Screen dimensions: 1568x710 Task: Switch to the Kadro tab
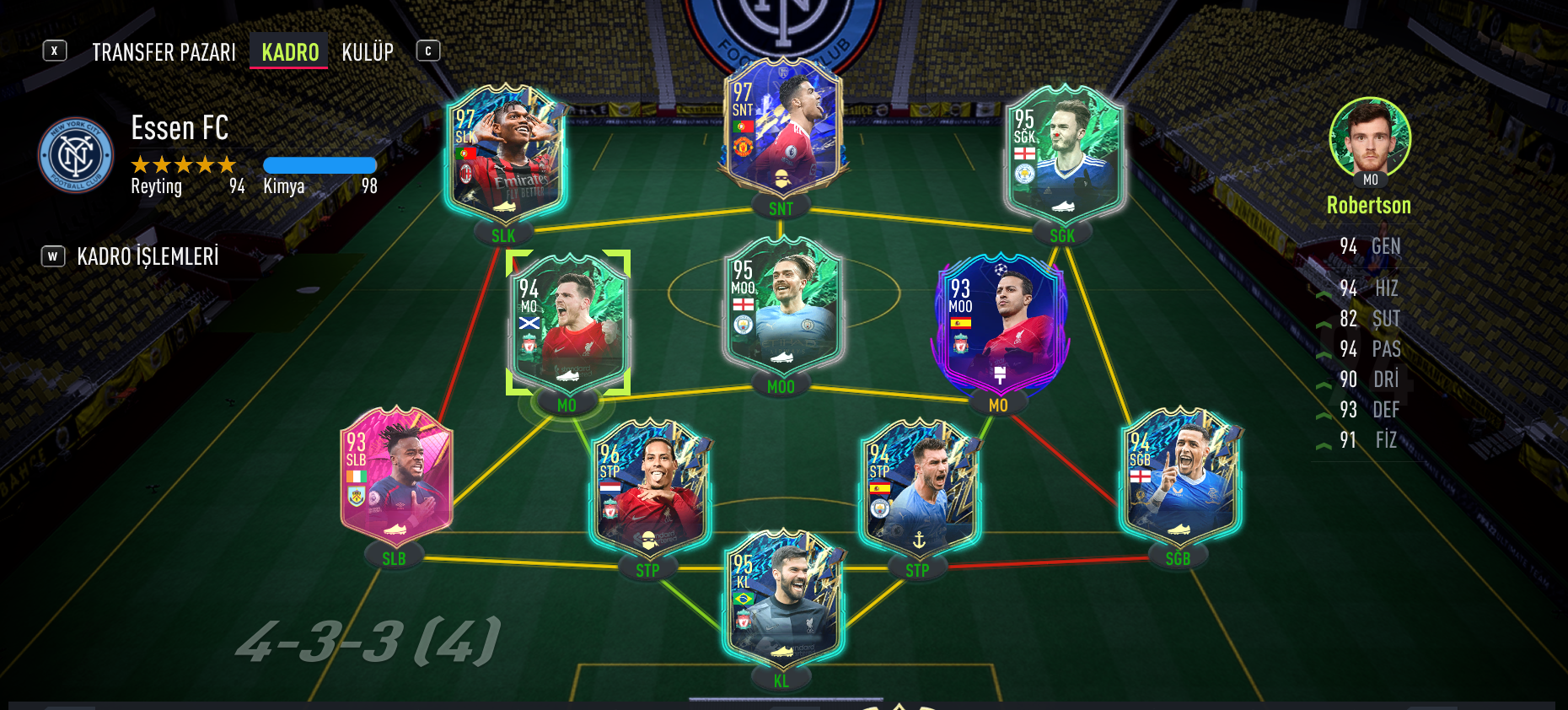[x=290, y=52]
